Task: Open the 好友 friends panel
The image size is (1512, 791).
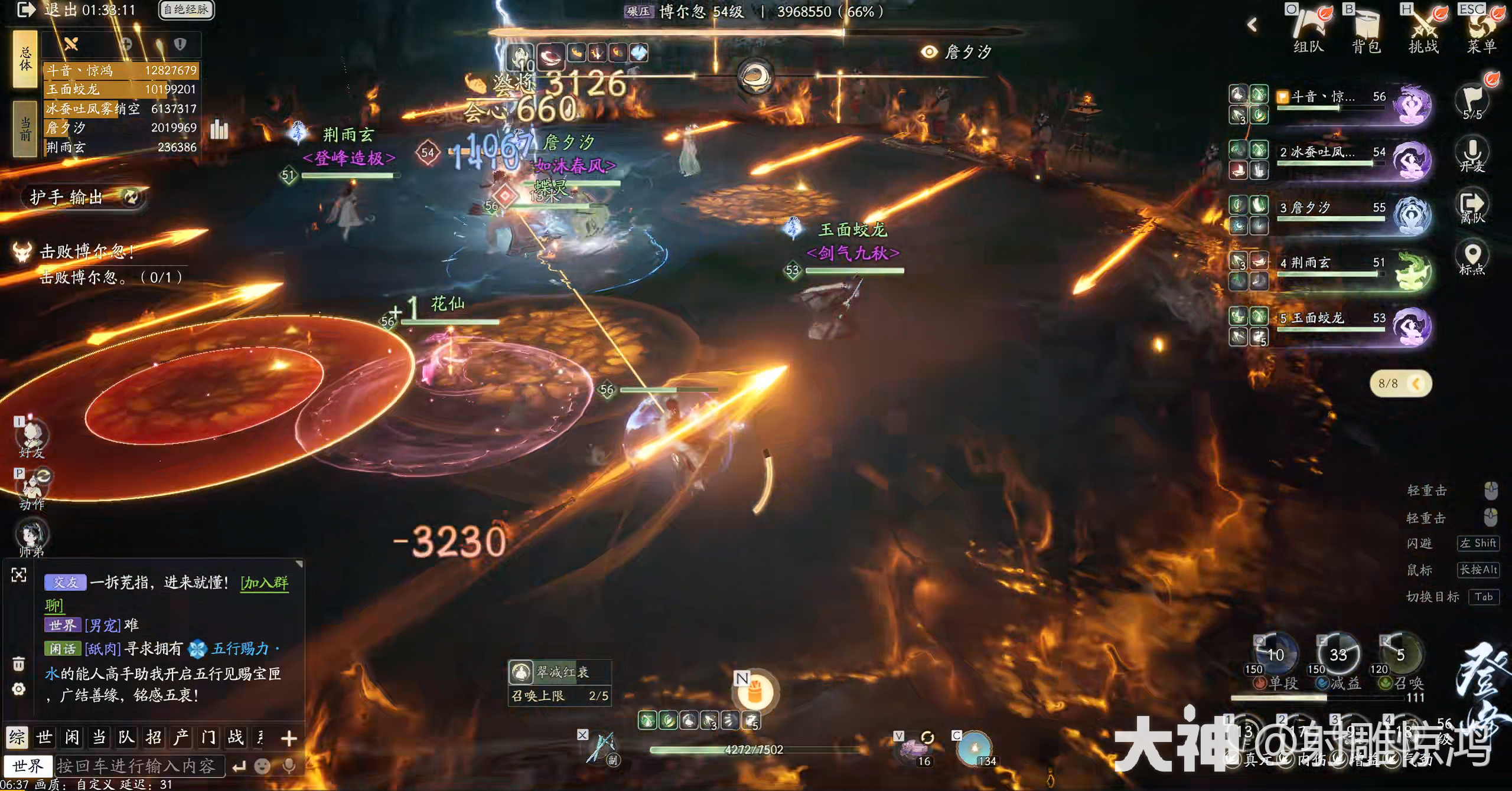Action: 31,440
